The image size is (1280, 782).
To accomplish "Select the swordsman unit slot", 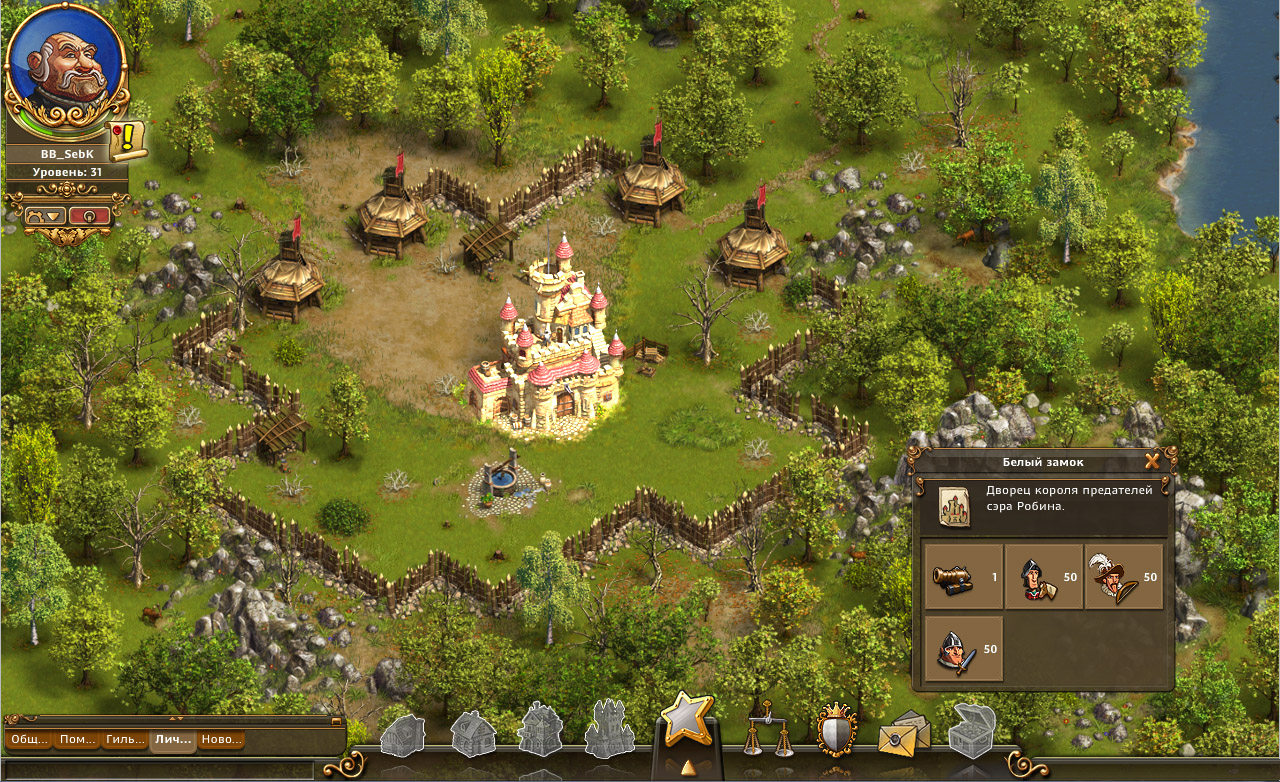I will pos(963,649).
